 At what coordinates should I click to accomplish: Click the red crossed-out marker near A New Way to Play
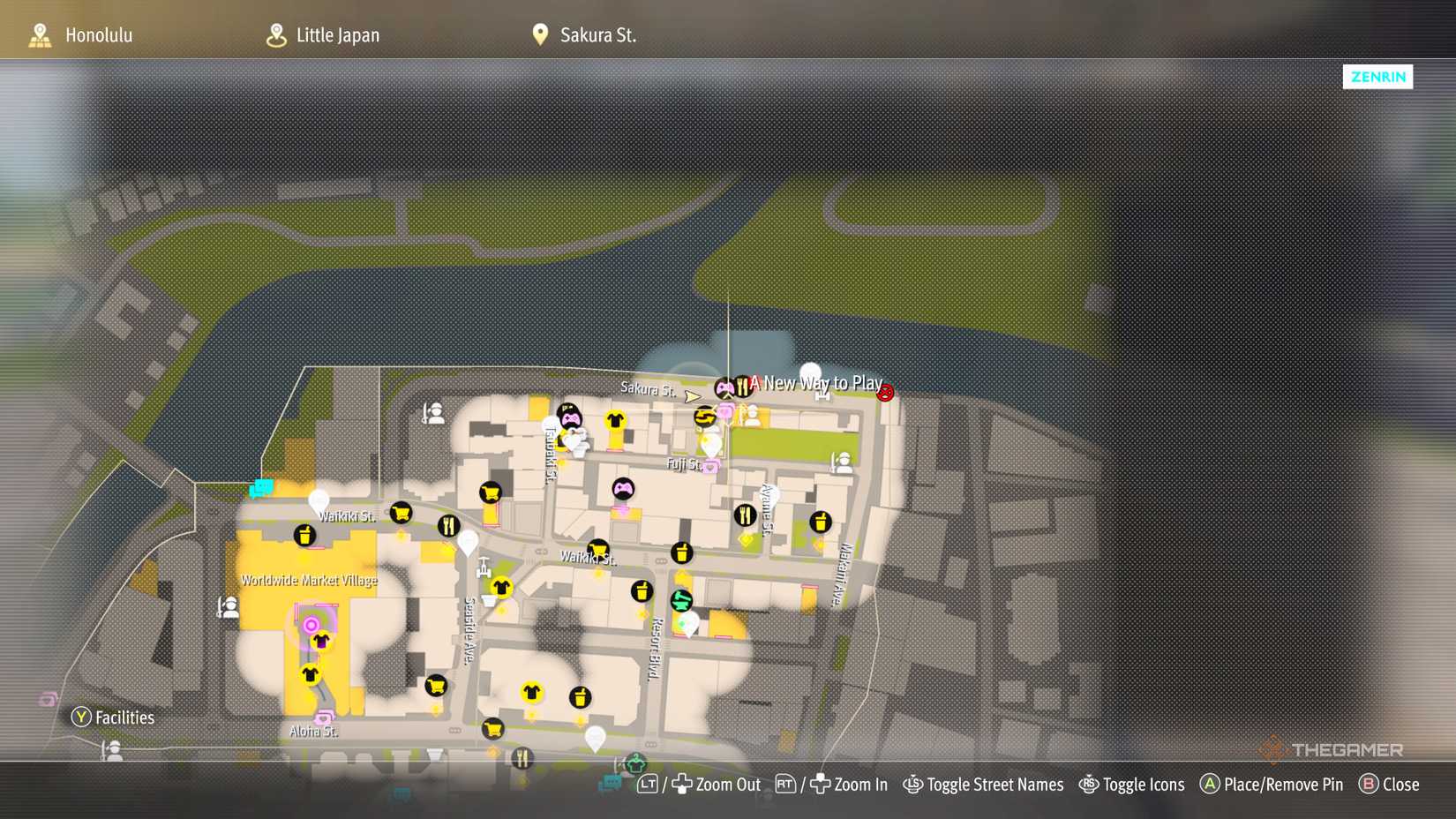pyautogui.click(x=886, y=394)
